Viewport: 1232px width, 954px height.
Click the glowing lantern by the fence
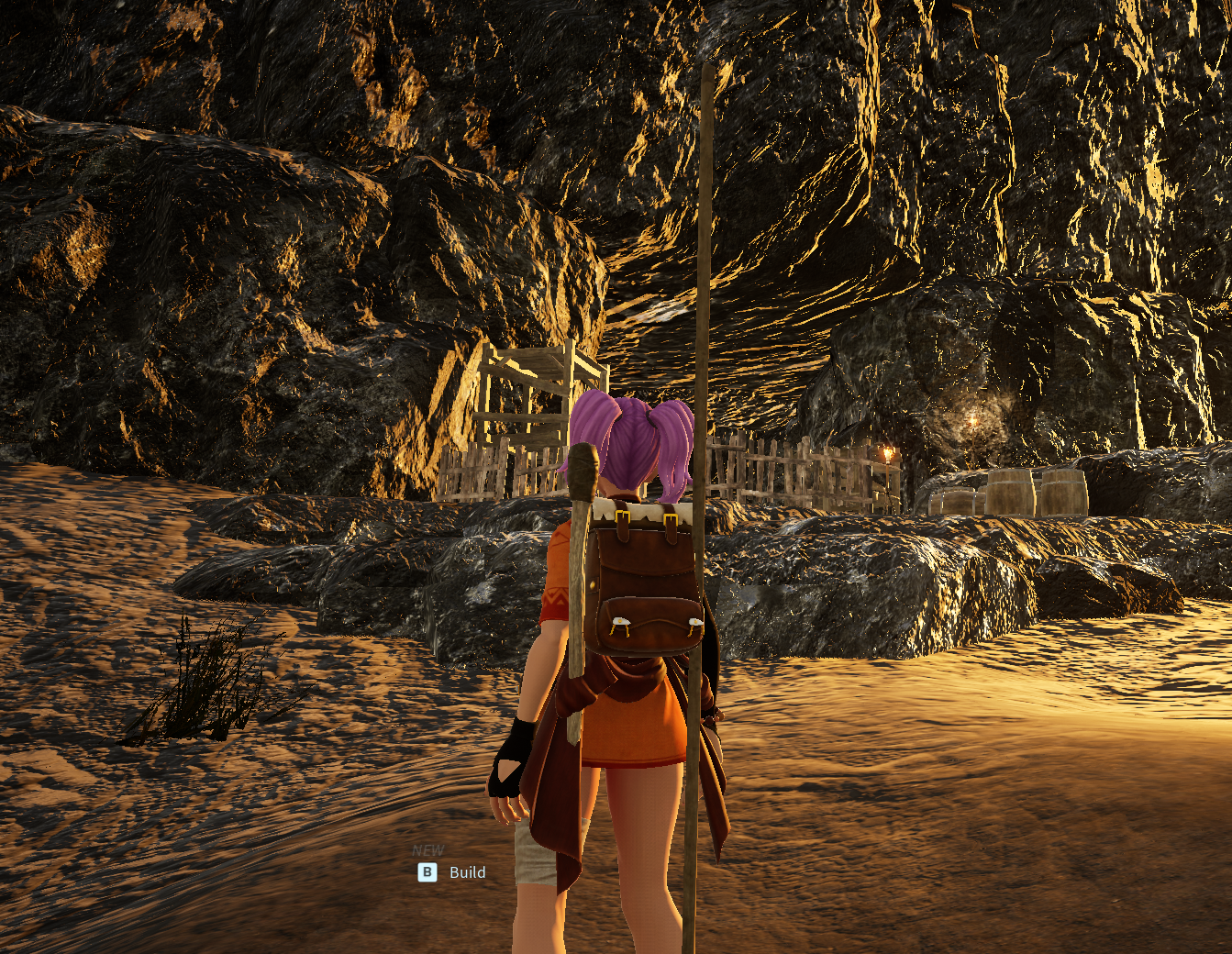tap(886, 454)
